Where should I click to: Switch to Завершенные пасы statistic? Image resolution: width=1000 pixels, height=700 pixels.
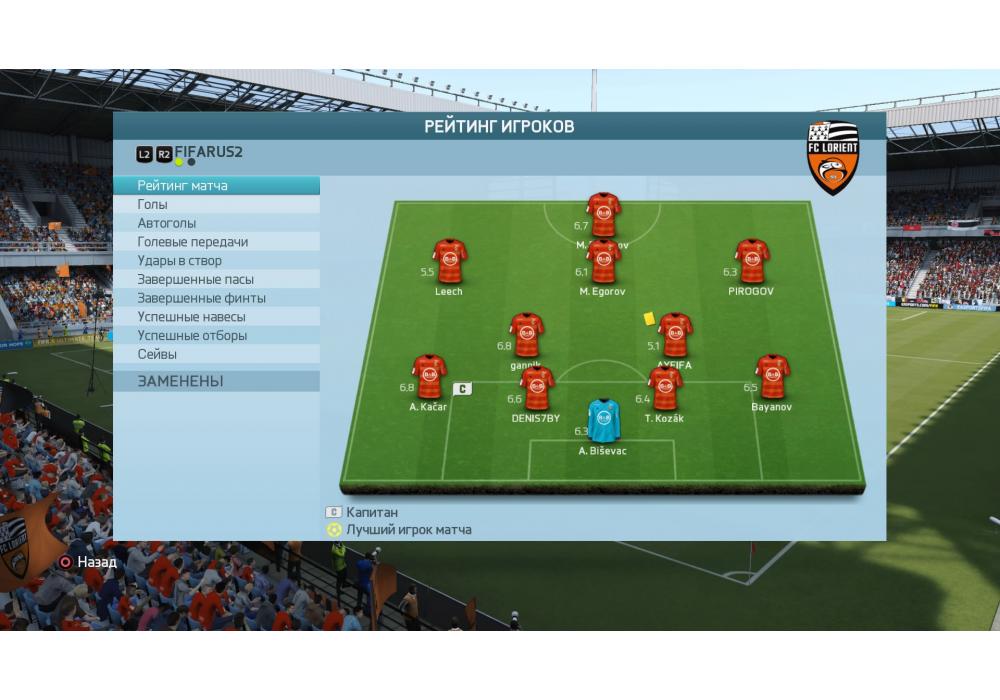[216, 280]
